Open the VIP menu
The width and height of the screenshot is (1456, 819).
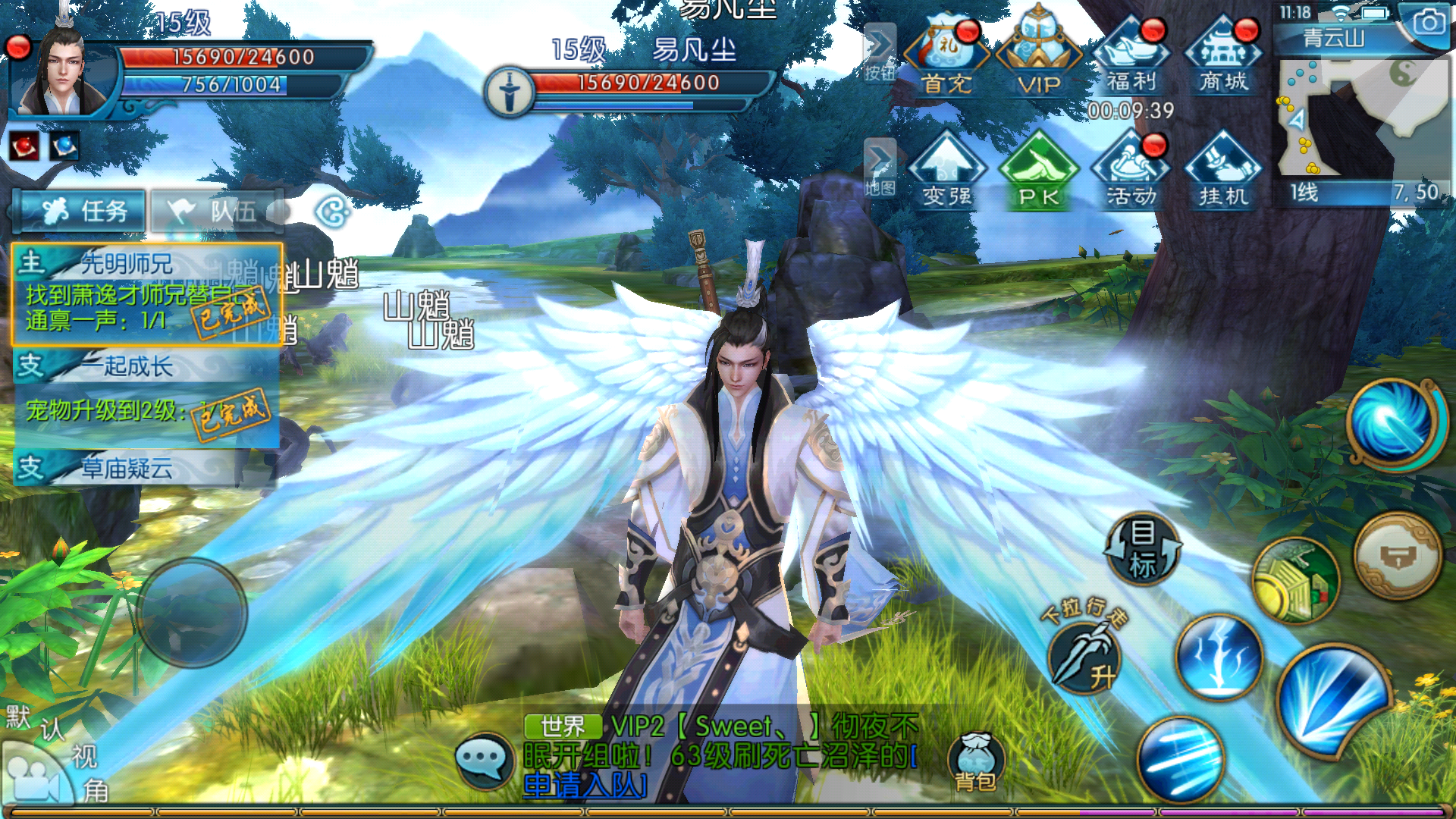pos(1038,55)
